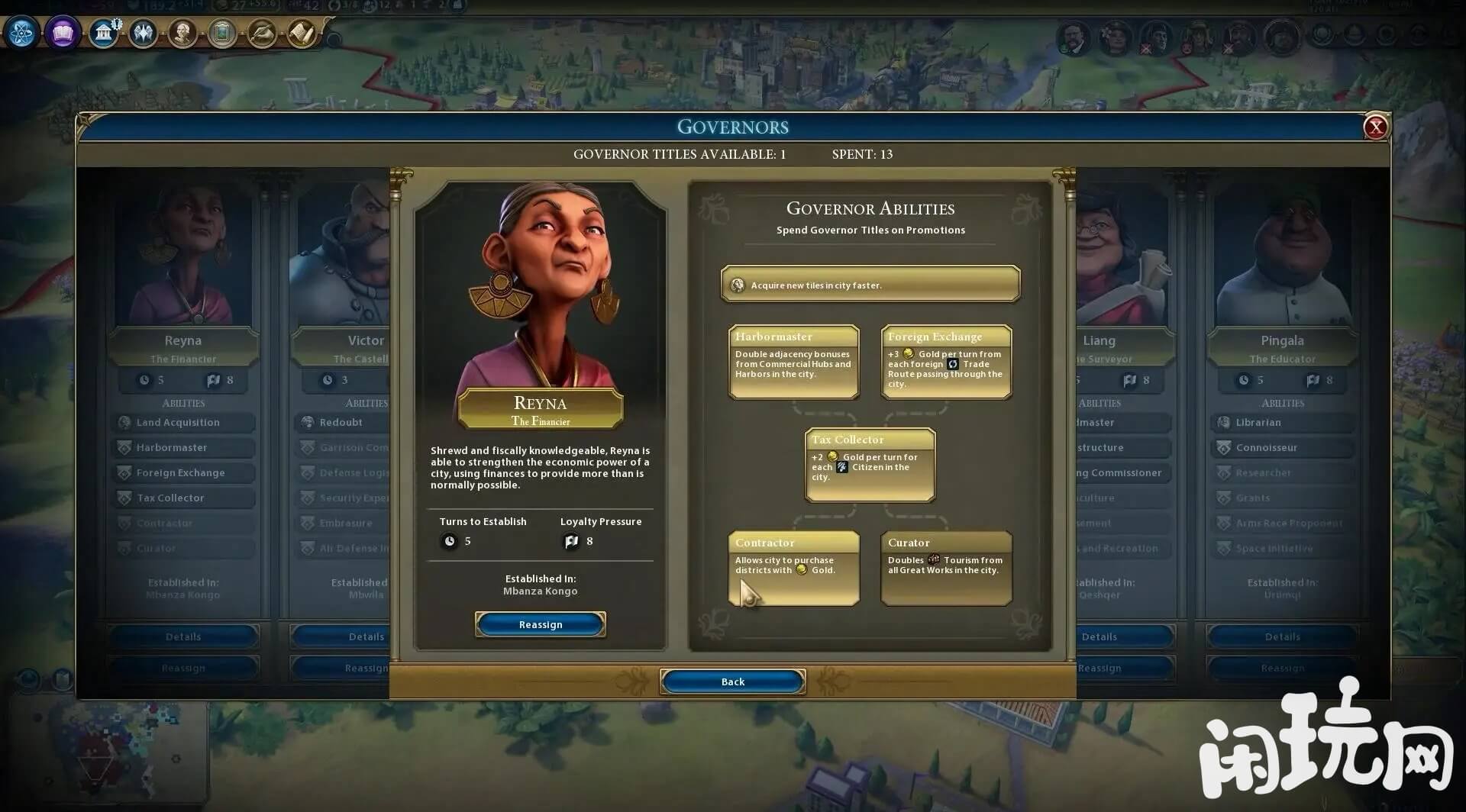Open the civics tree book icon
1466x812 pixels.
point(63,33)
